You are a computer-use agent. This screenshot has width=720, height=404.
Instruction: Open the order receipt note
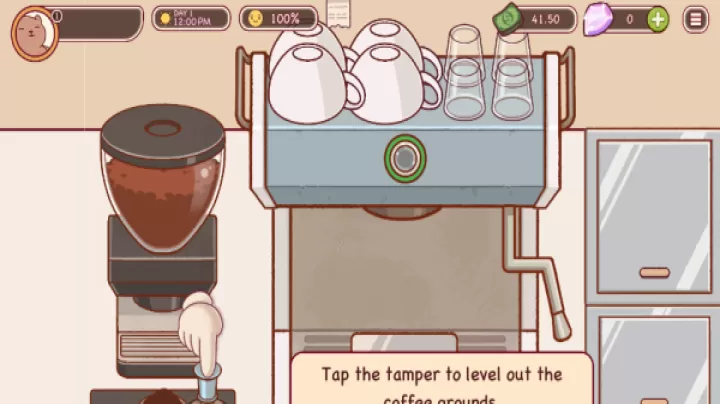[338, 12]
